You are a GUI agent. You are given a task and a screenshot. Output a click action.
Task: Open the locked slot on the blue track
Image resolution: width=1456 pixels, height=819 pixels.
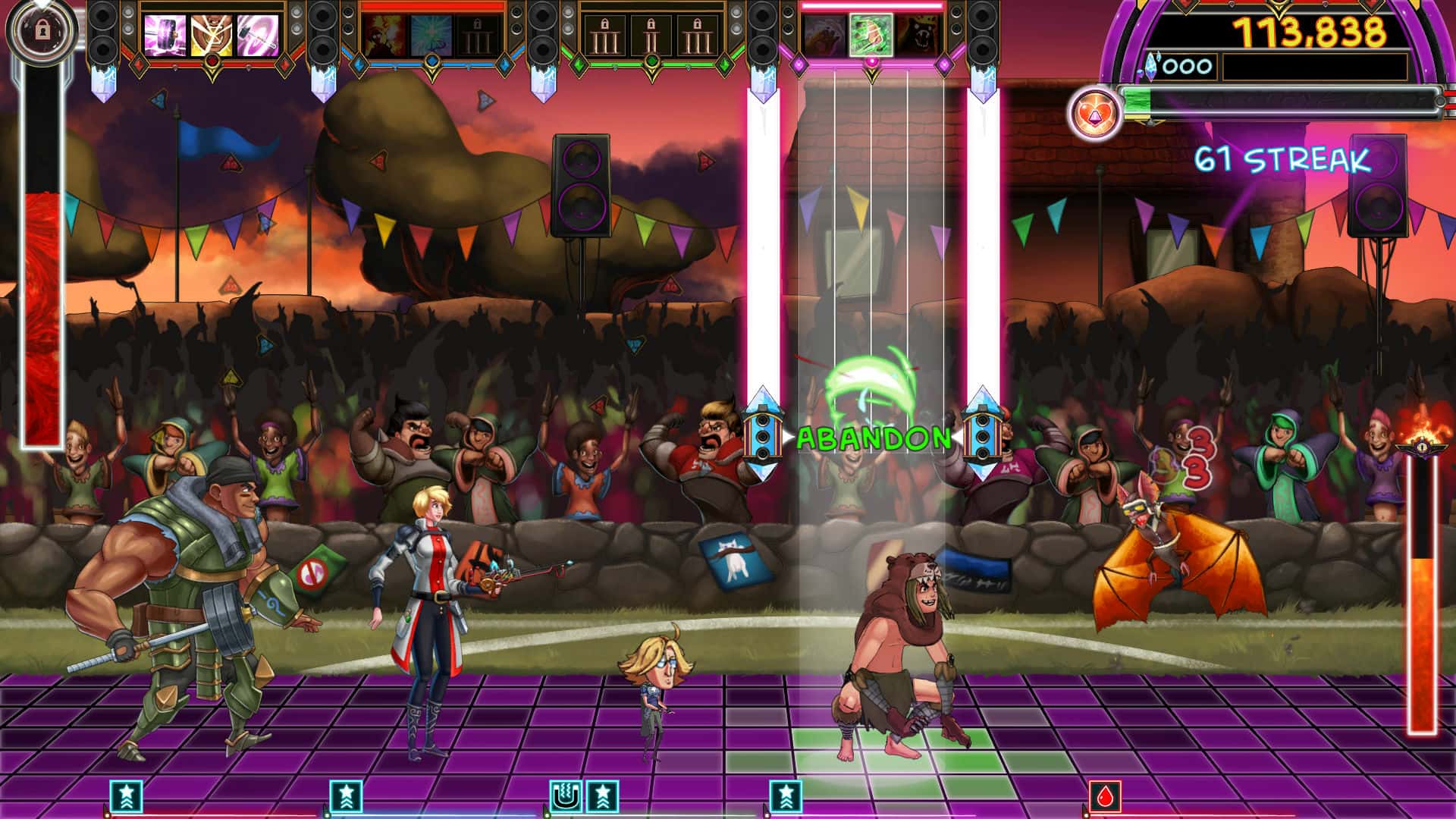point(478,34)
